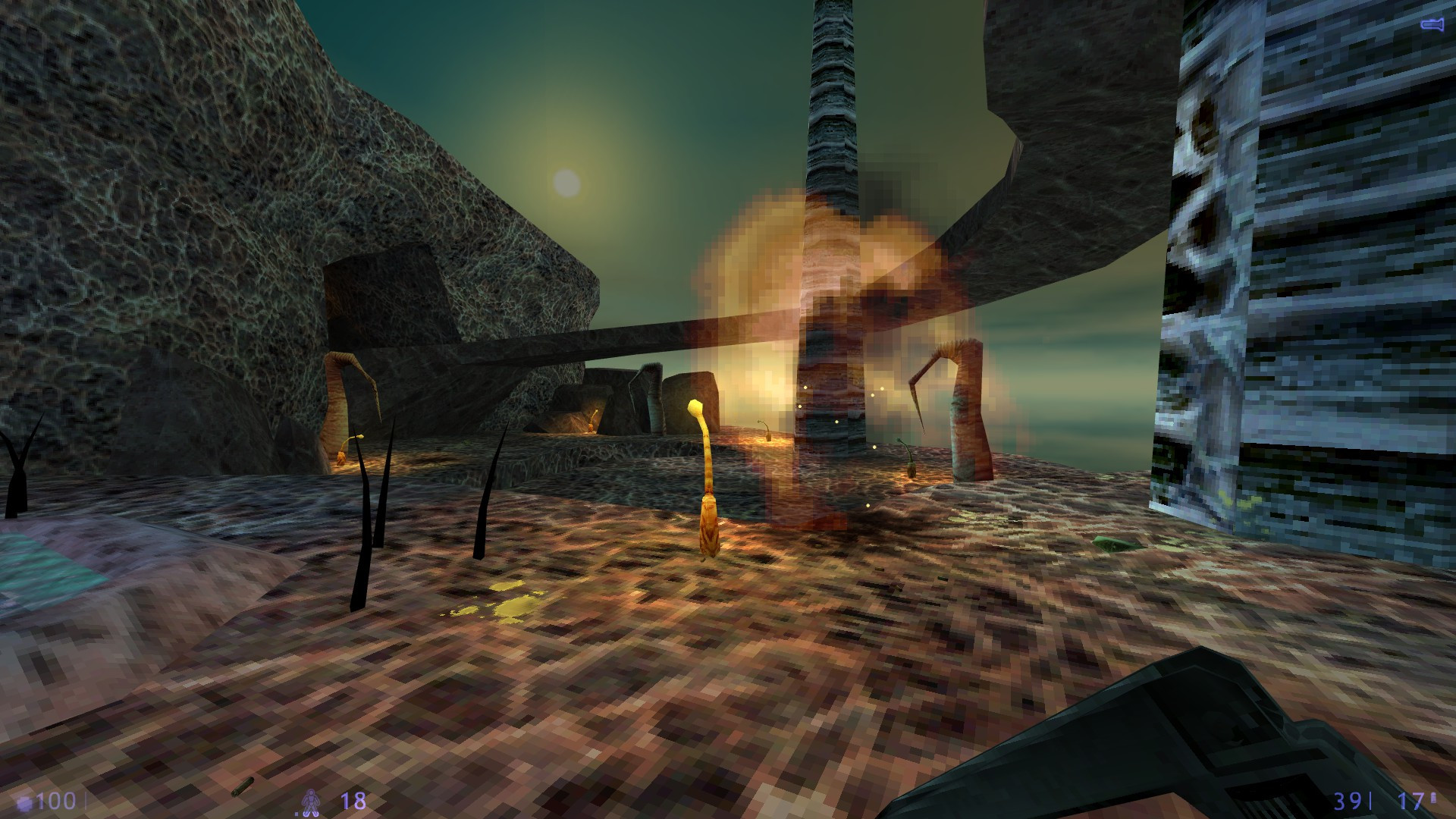Select the snark ammo icon near the count 18

click(311, 802)
